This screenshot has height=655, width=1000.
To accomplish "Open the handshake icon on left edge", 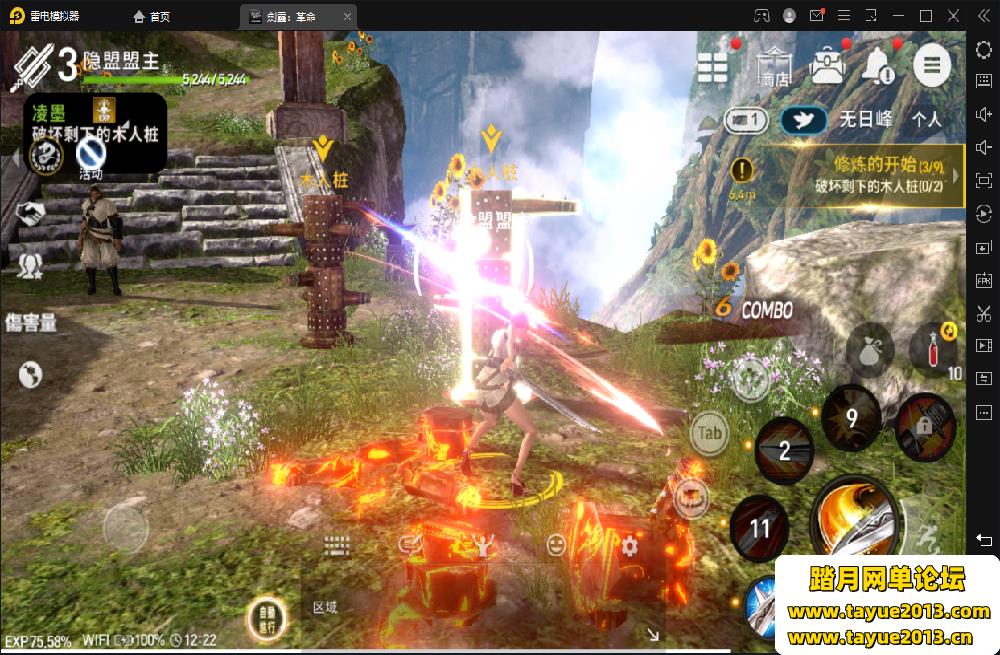I will [30, 213].
